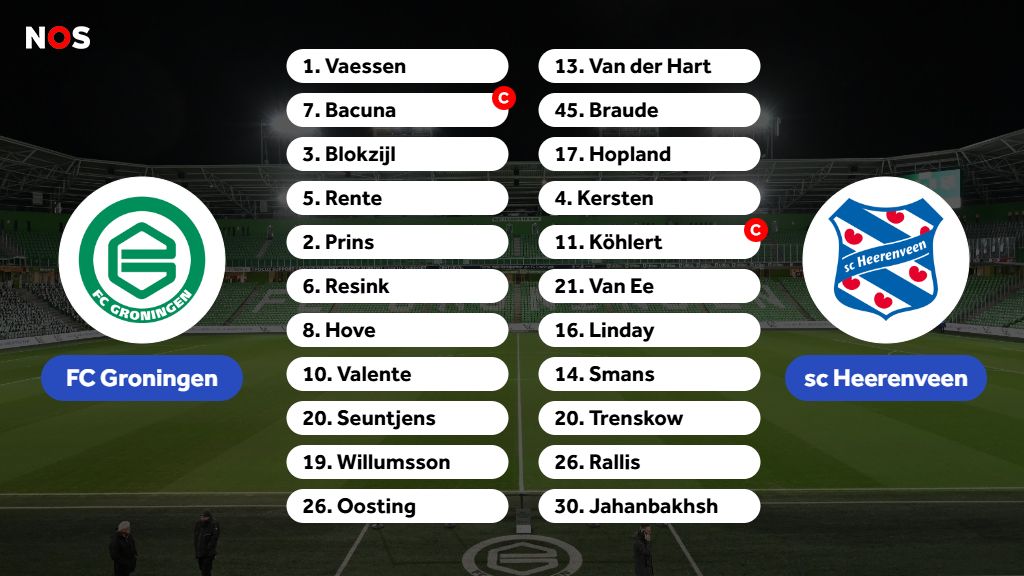
Task: Choose the Trenskow player row
Action: click(649, 418)
